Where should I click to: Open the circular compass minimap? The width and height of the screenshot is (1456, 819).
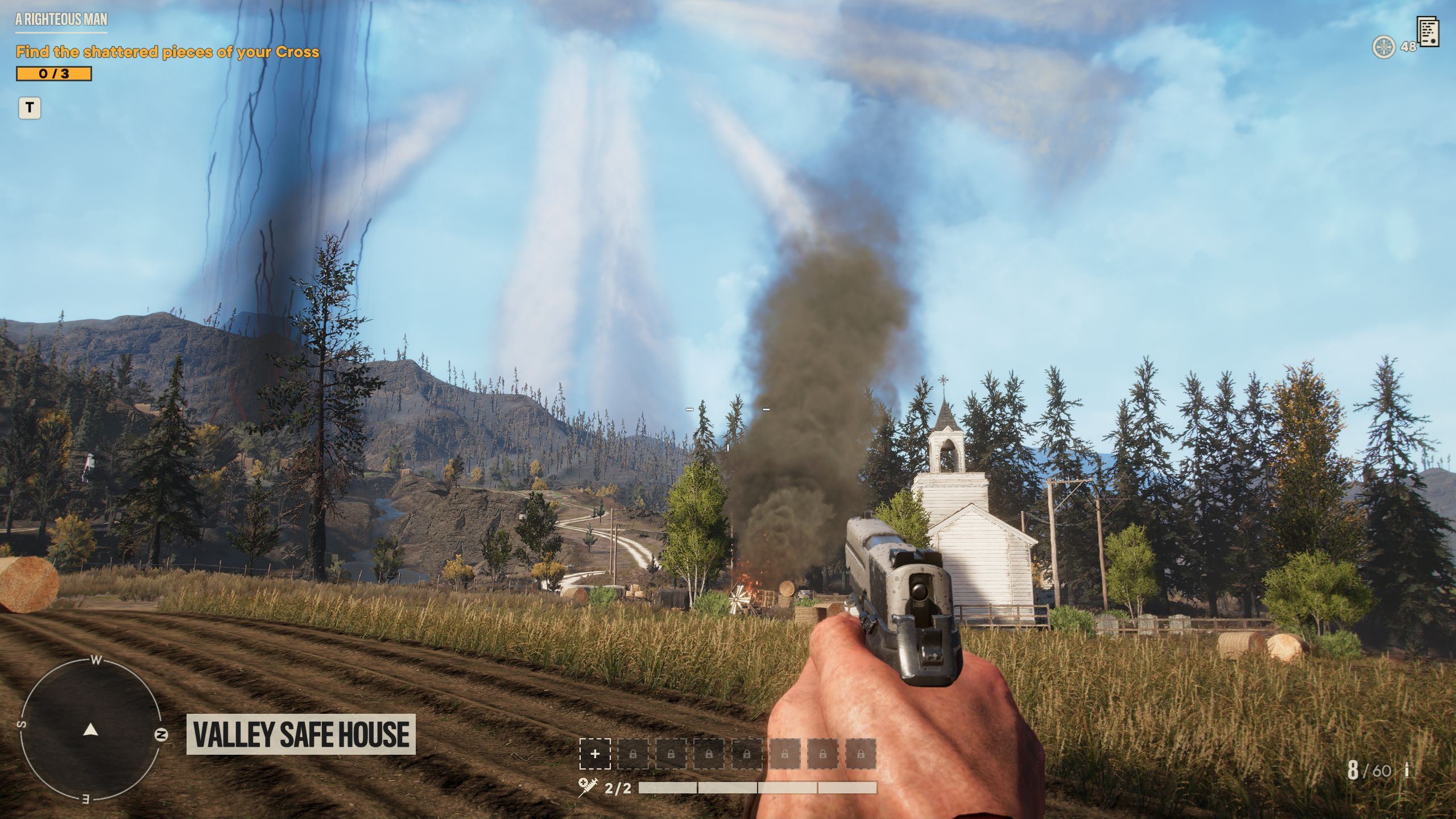click(90, 730)
